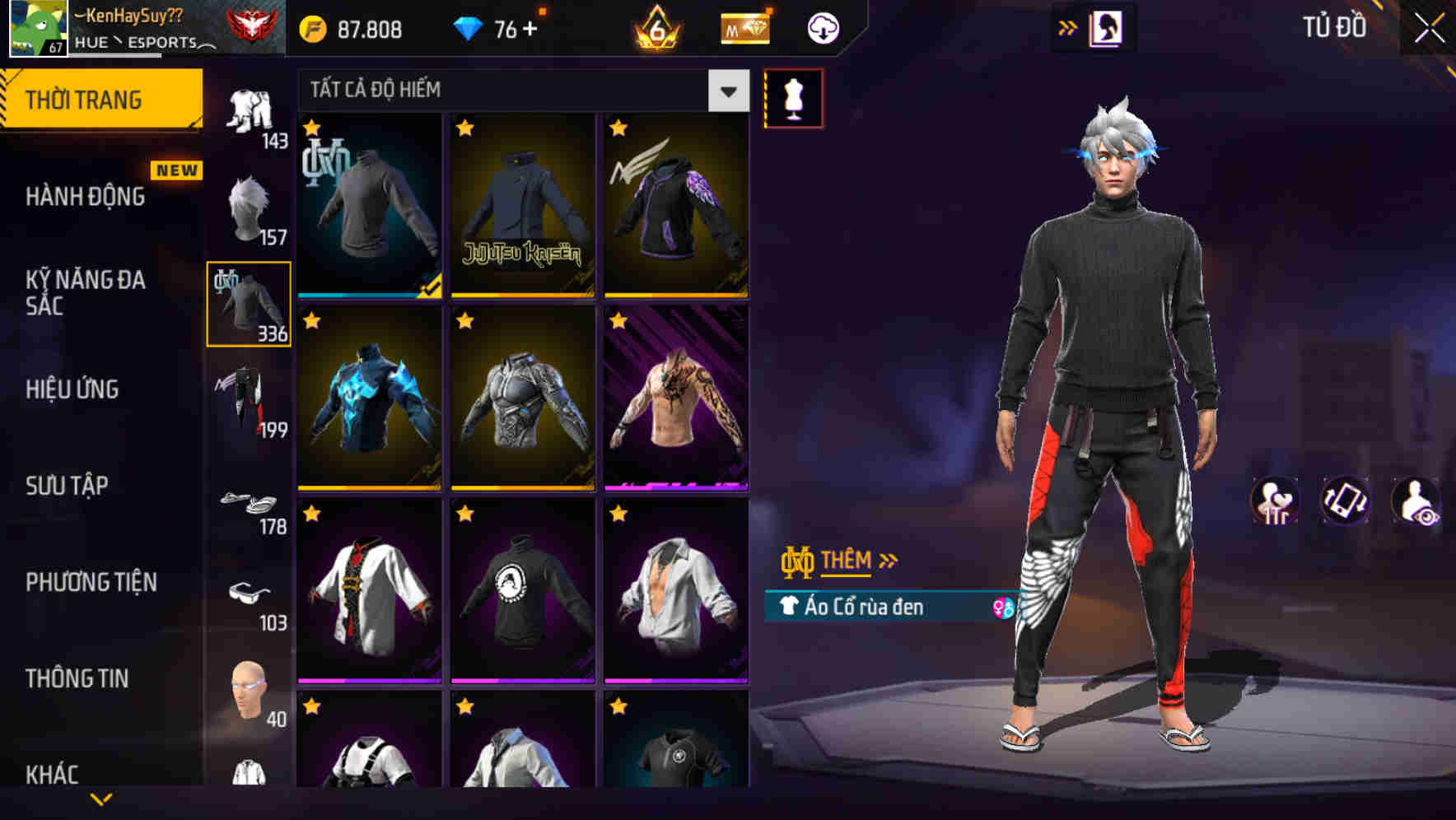Click the mannequin outfit preset icon
Screen dimensions: 1456x820
click(793, 96)
